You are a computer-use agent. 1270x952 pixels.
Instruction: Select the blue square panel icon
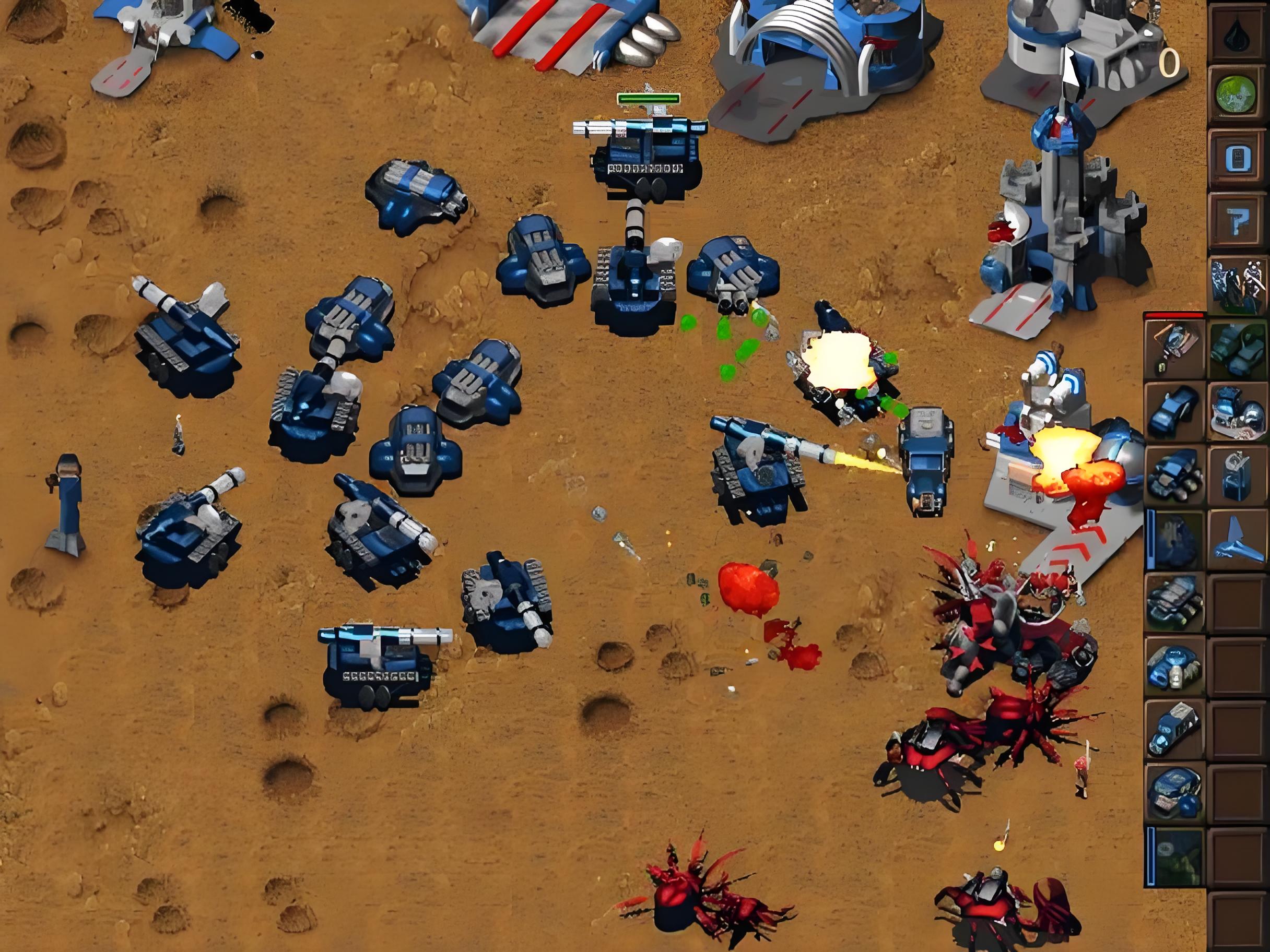click(1237, 158)
